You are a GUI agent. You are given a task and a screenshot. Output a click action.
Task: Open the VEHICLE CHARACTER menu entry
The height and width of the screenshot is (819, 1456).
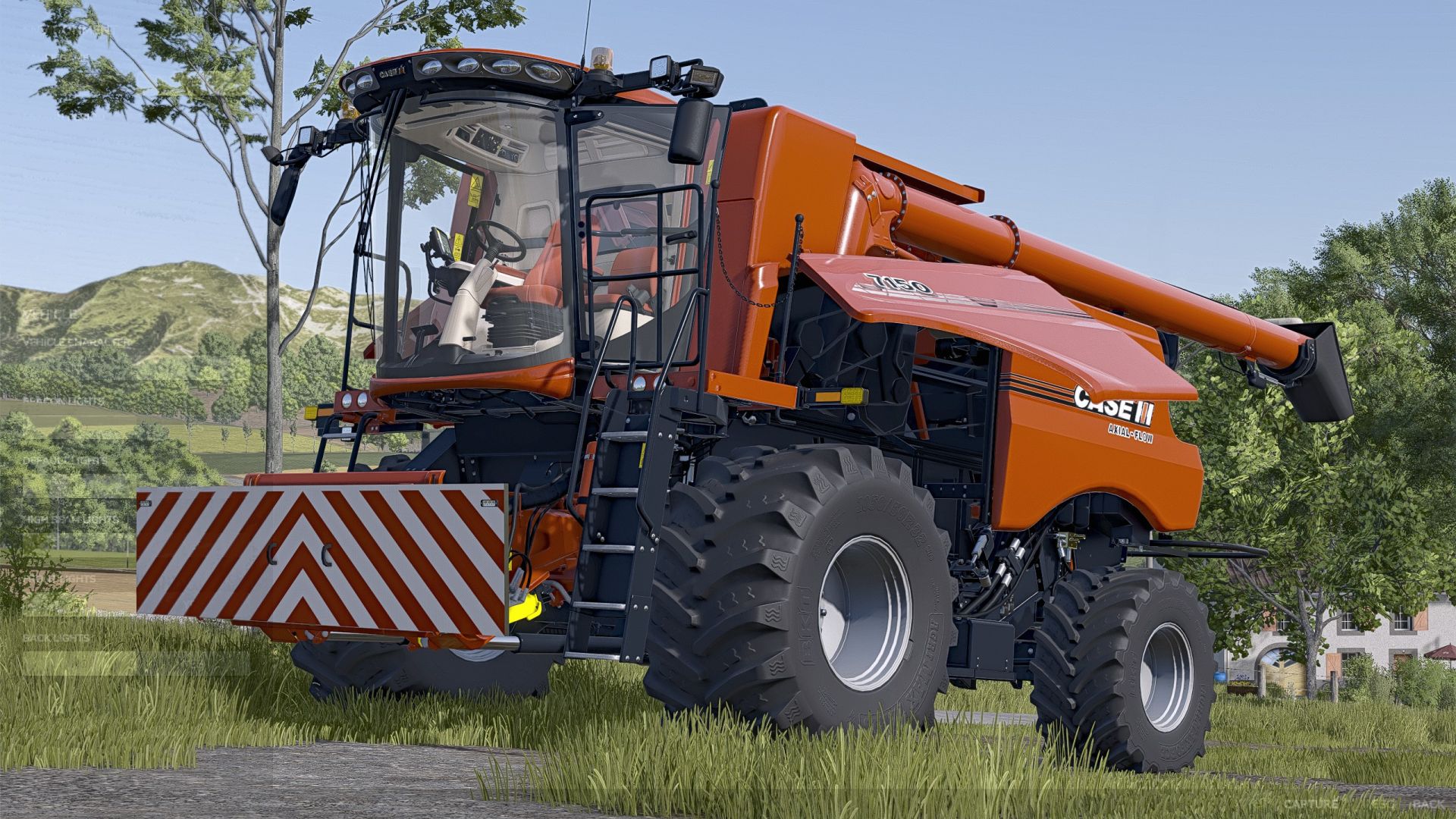(x=76, y=343)
